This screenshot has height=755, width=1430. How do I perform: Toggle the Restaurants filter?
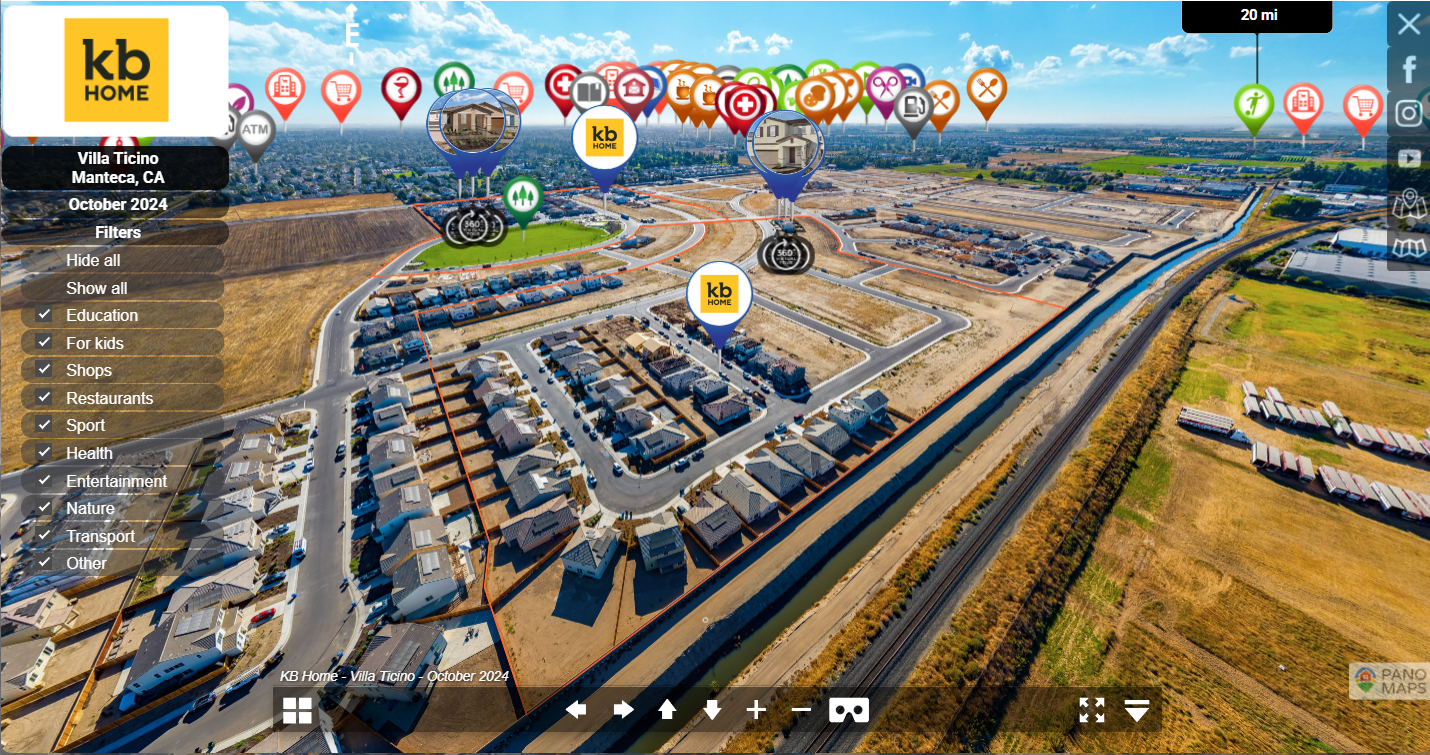(45, 398)
